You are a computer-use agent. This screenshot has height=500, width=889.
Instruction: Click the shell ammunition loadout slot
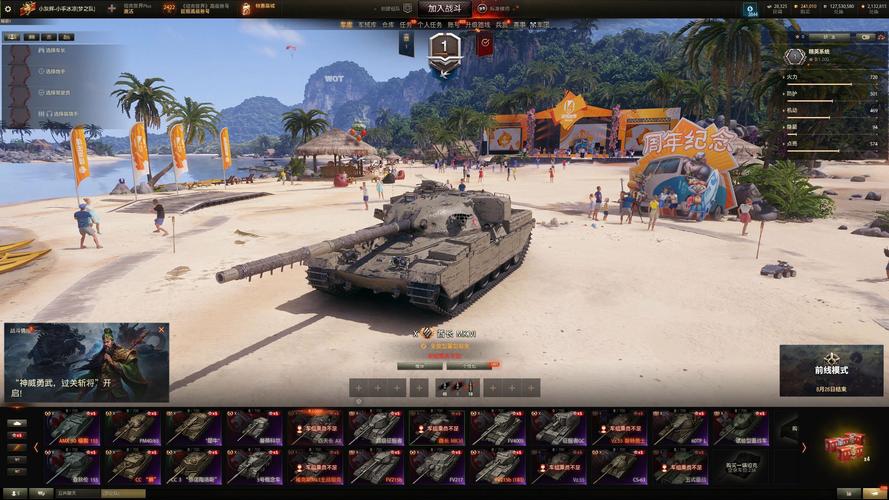click(x=444, y=388)
